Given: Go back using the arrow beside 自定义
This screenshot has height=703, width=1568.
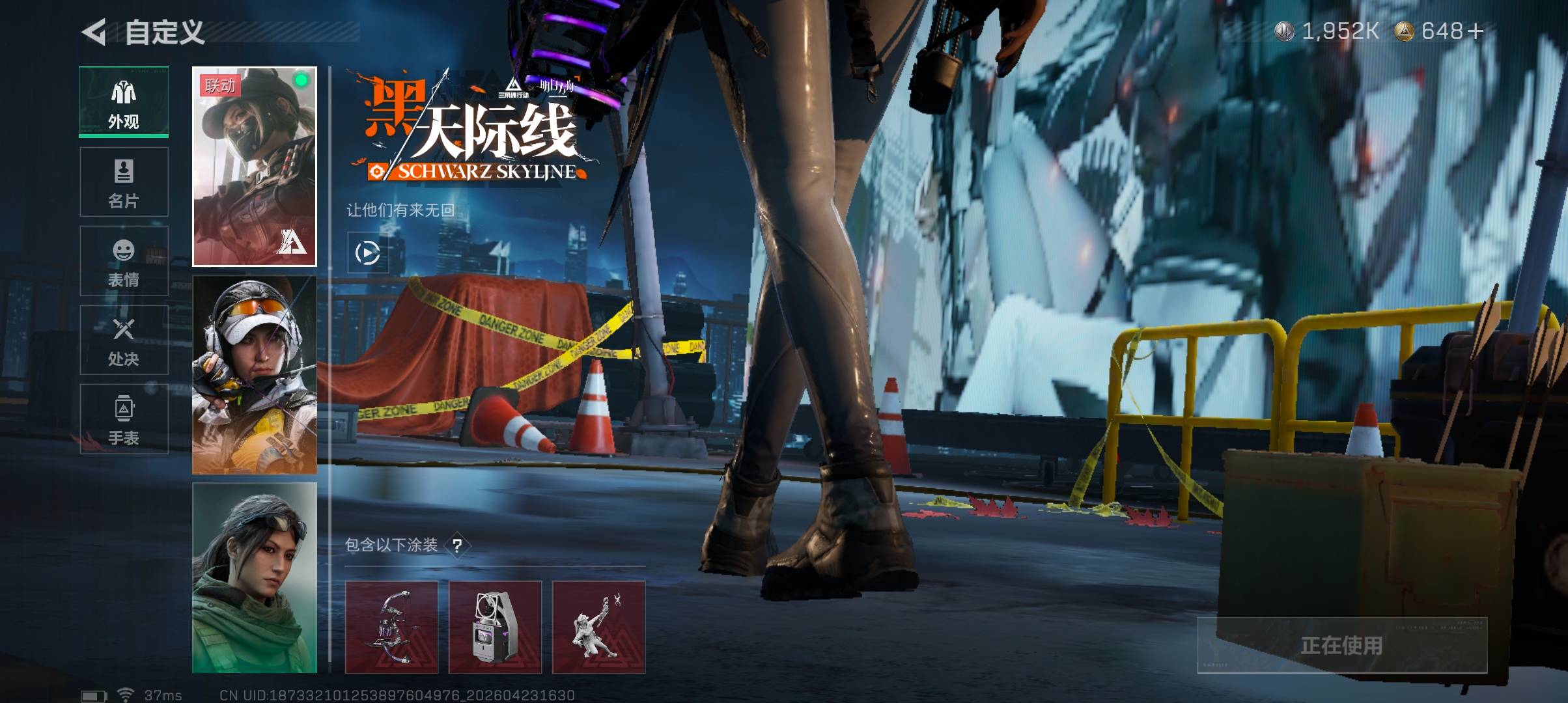Looking at the screenshot, I should click(x=94, y=32).
